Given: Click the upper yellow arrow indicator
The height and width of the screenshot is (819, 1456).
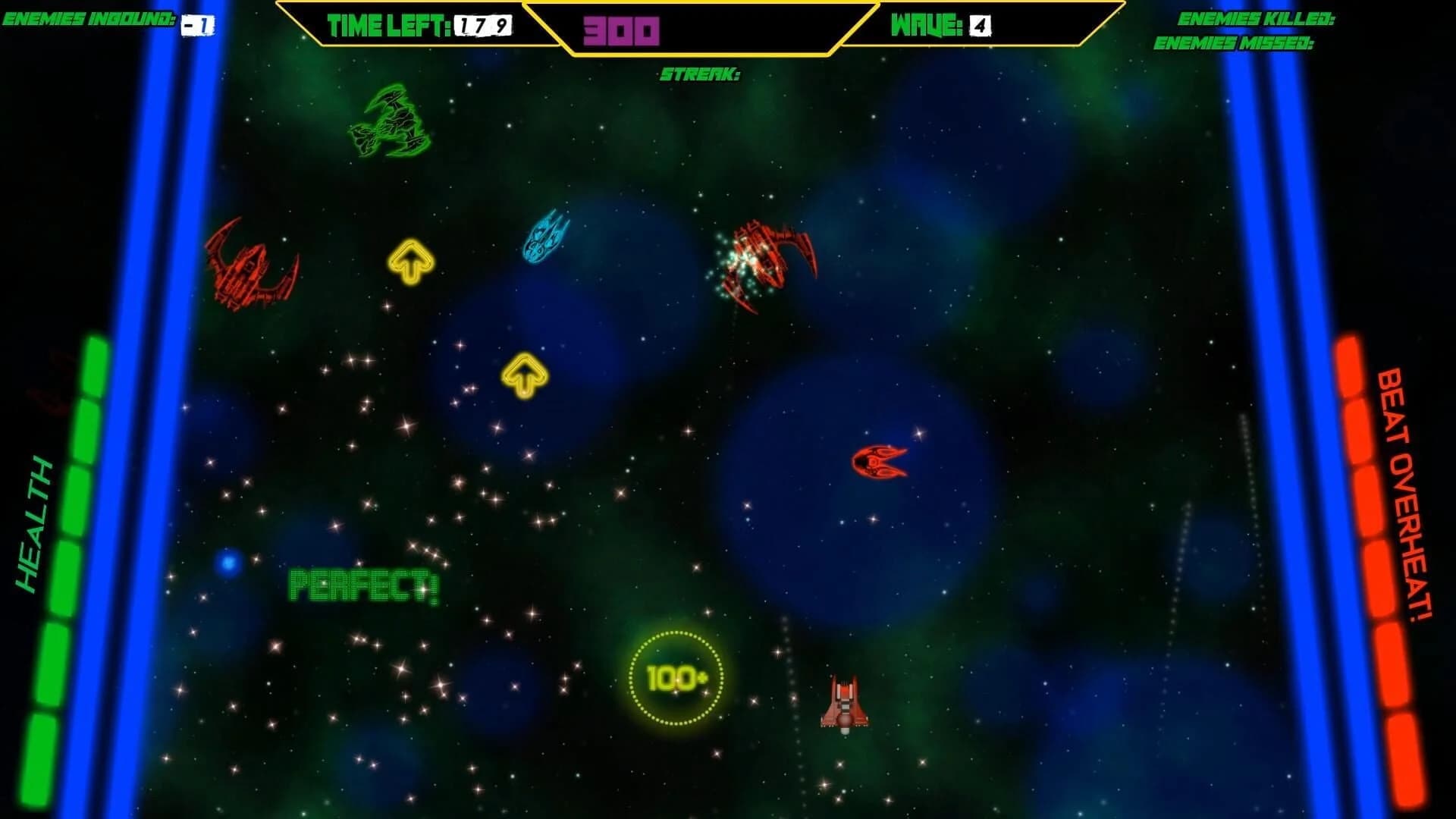Looking at the screenshot, I should 410,262.
